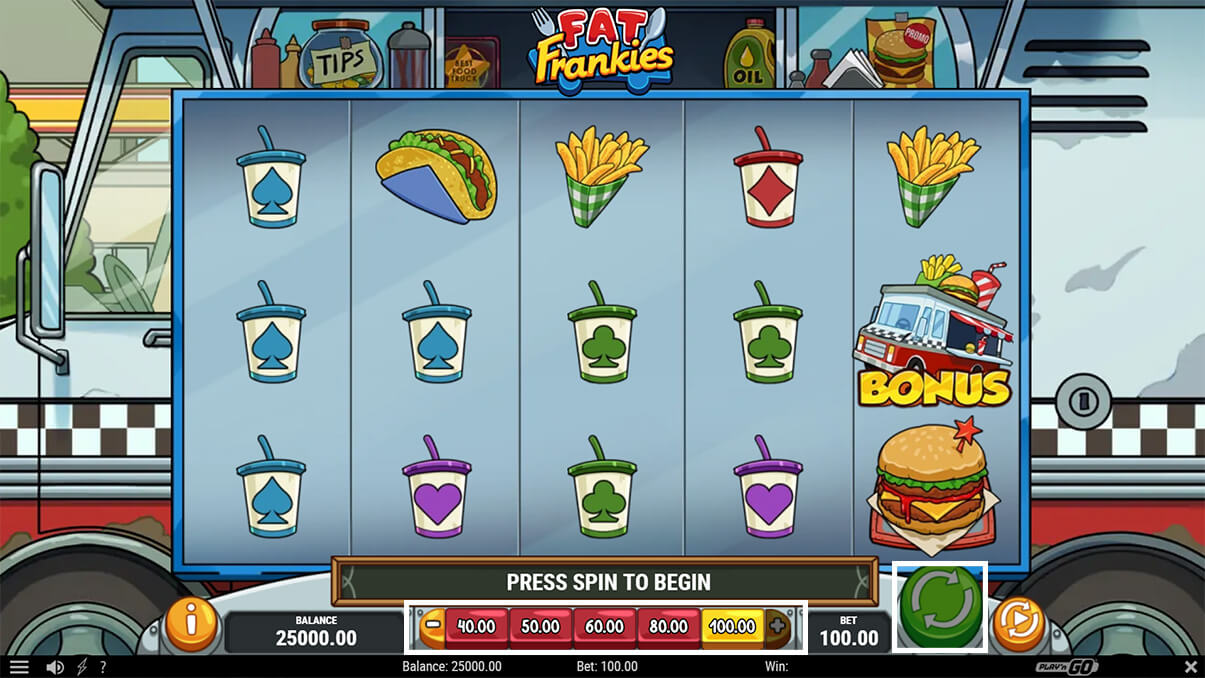1205x678 pixels.
Task: Spin the reels with the green button
Action: coord(940,607)
